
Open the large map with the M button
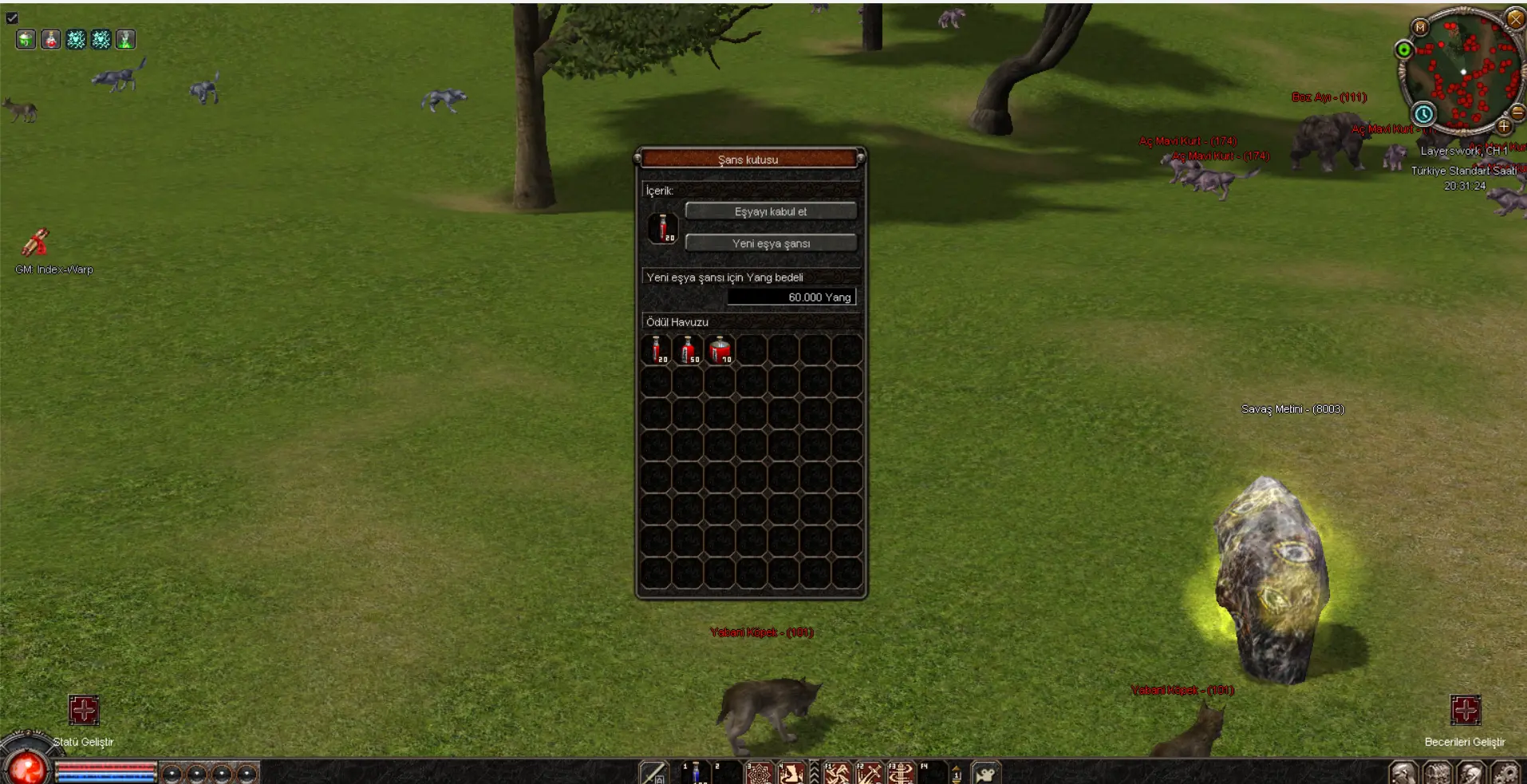(x=1420, y=27)
